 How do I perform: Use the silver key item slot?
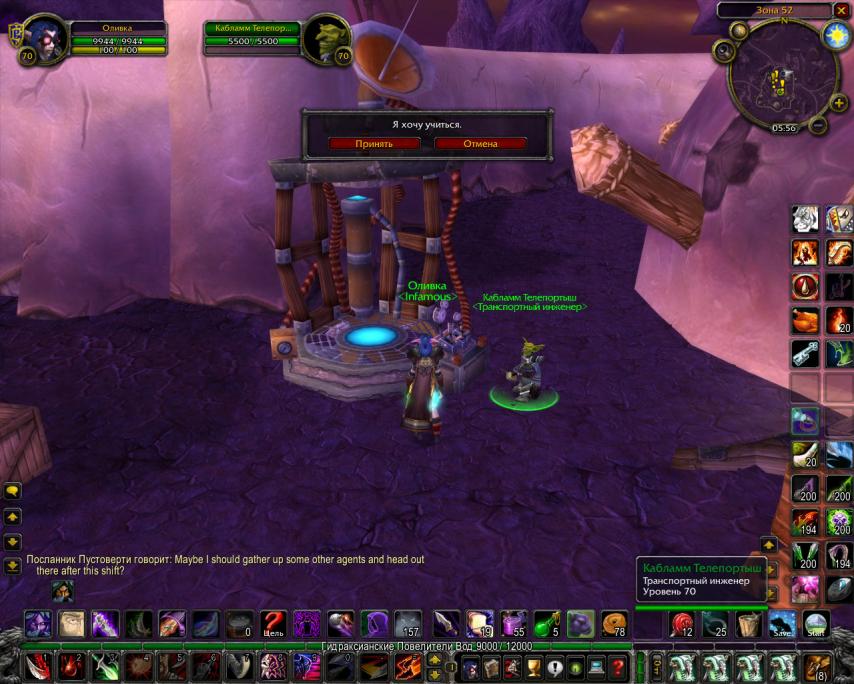coord(806,352)
